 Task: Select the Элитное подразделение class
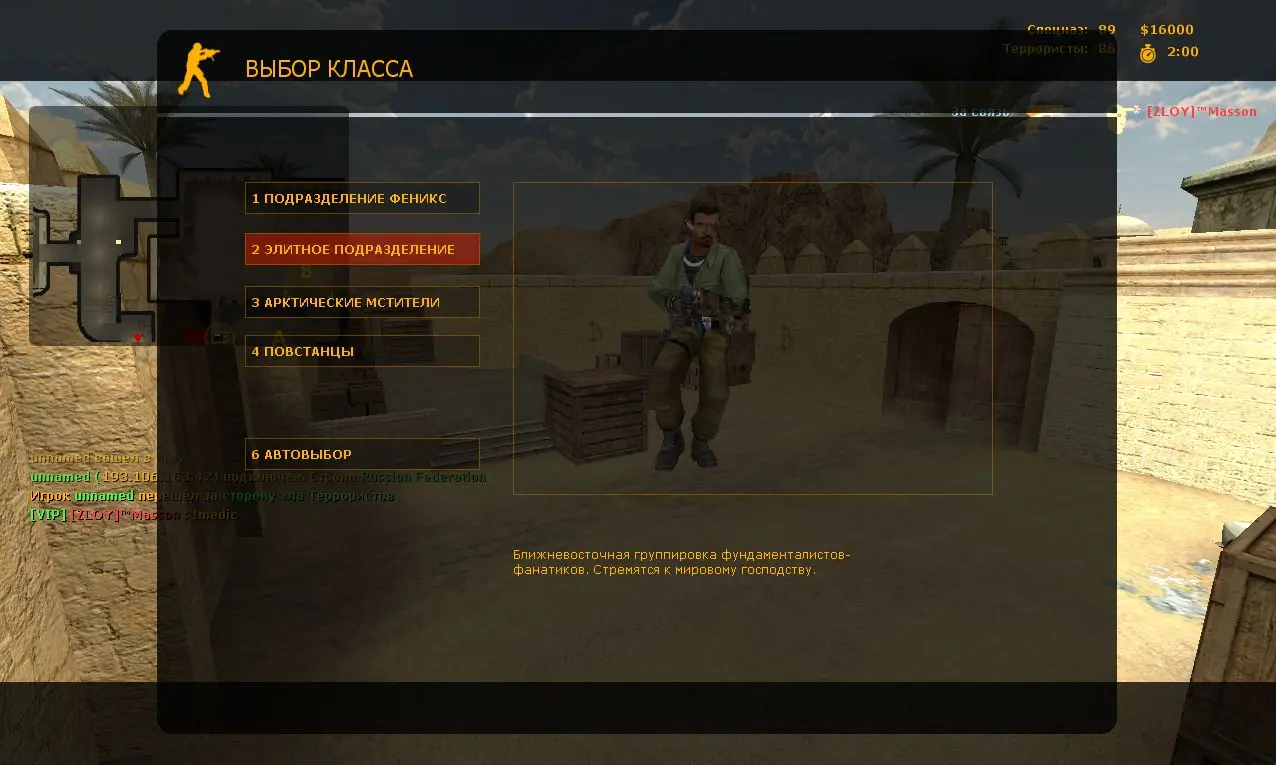pyautogui.click(x=362, y=249)
